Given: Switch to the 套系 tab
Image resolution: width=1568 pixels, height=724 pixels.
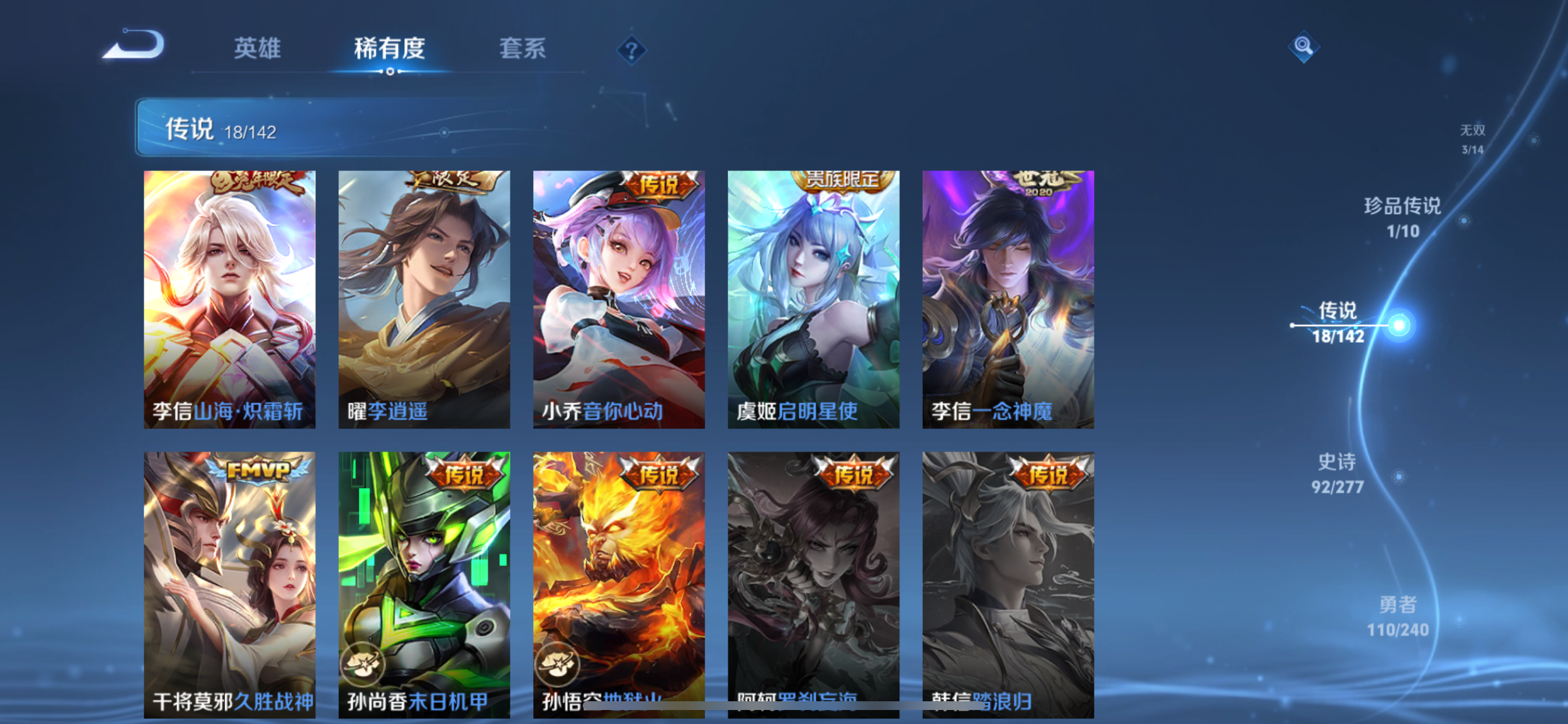Looking at the screenshot, I should (522, 50).
